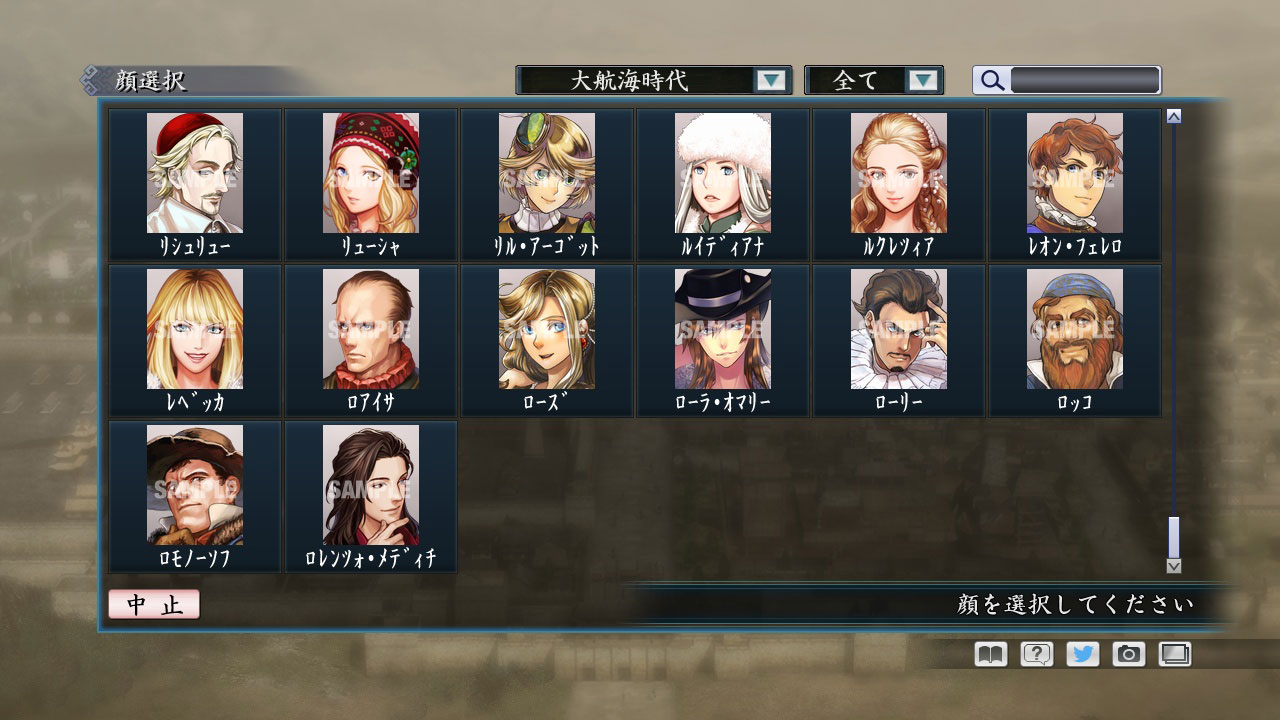Take a screenshot using the camera icon
The width and height of the screenshot is (1280, 720).
coord(1127,654)
